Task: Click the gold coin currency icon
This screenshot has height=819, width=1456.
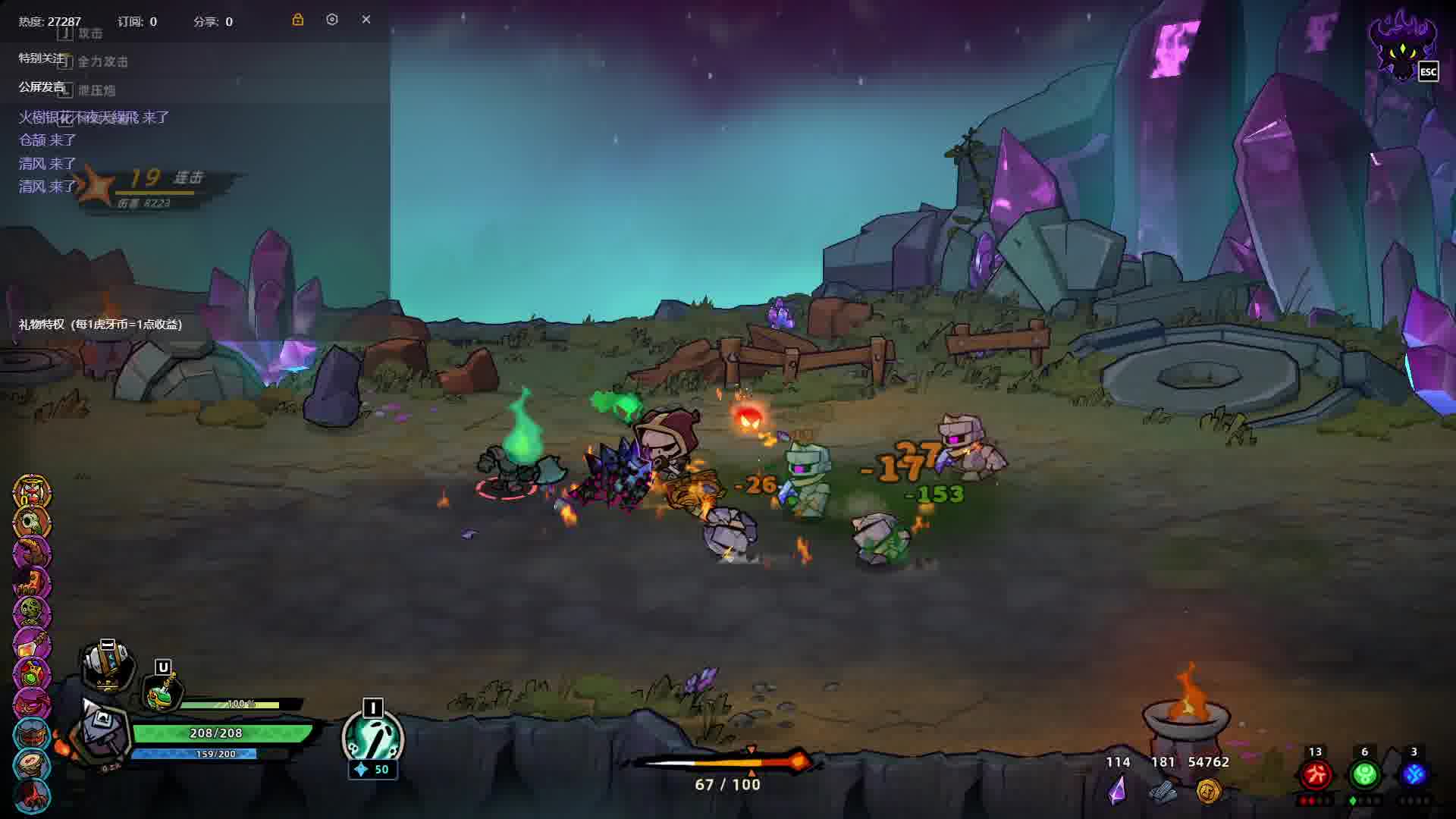Action: point(1208,791)
